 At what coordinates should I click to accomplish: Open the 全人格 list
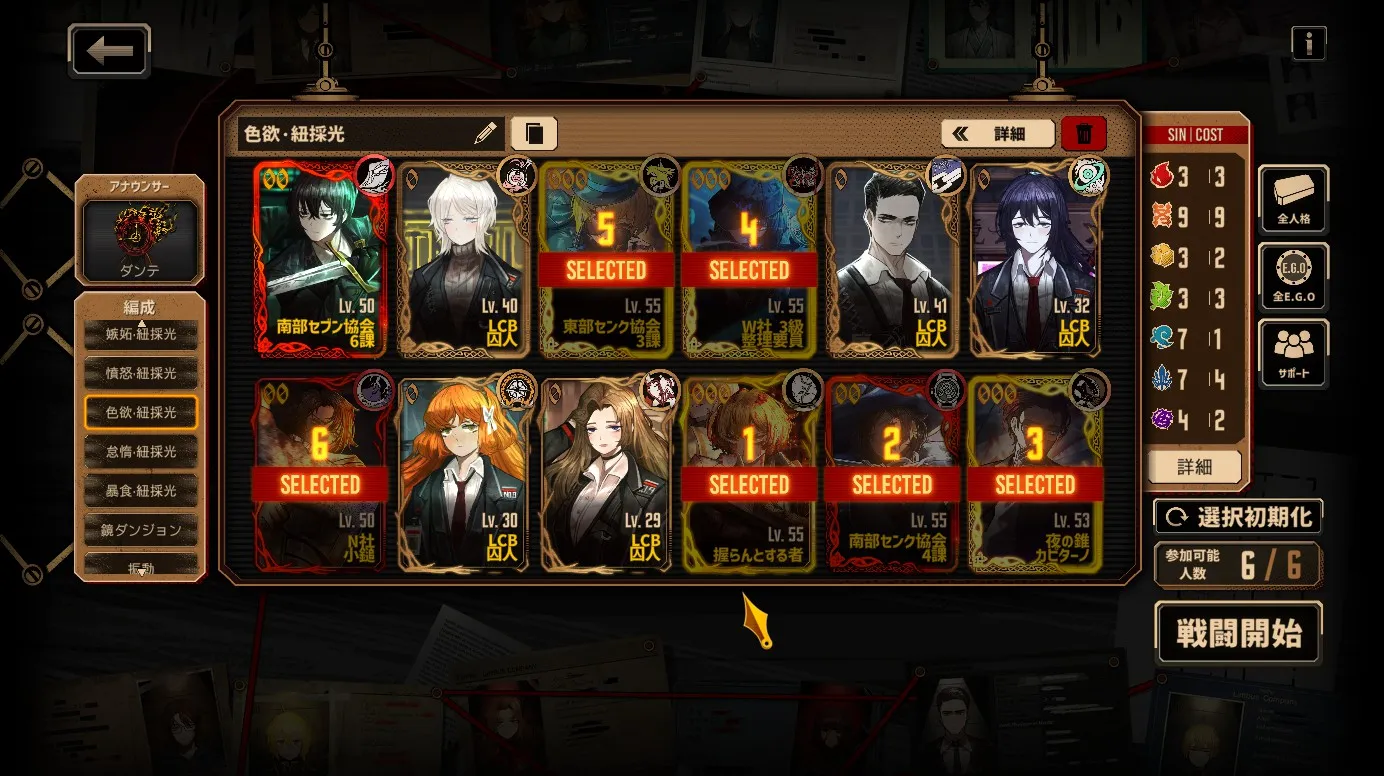(x=1293, y=199)
